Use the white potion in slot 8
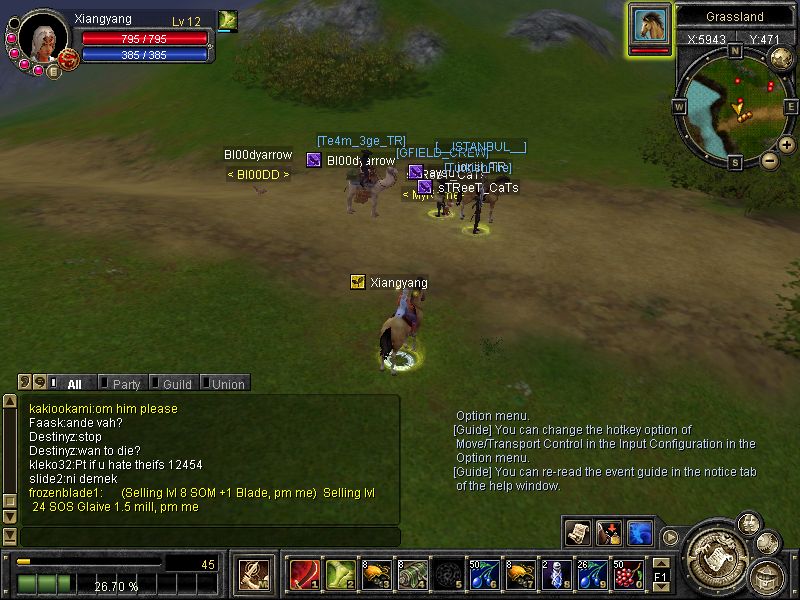 click(557, 574)
